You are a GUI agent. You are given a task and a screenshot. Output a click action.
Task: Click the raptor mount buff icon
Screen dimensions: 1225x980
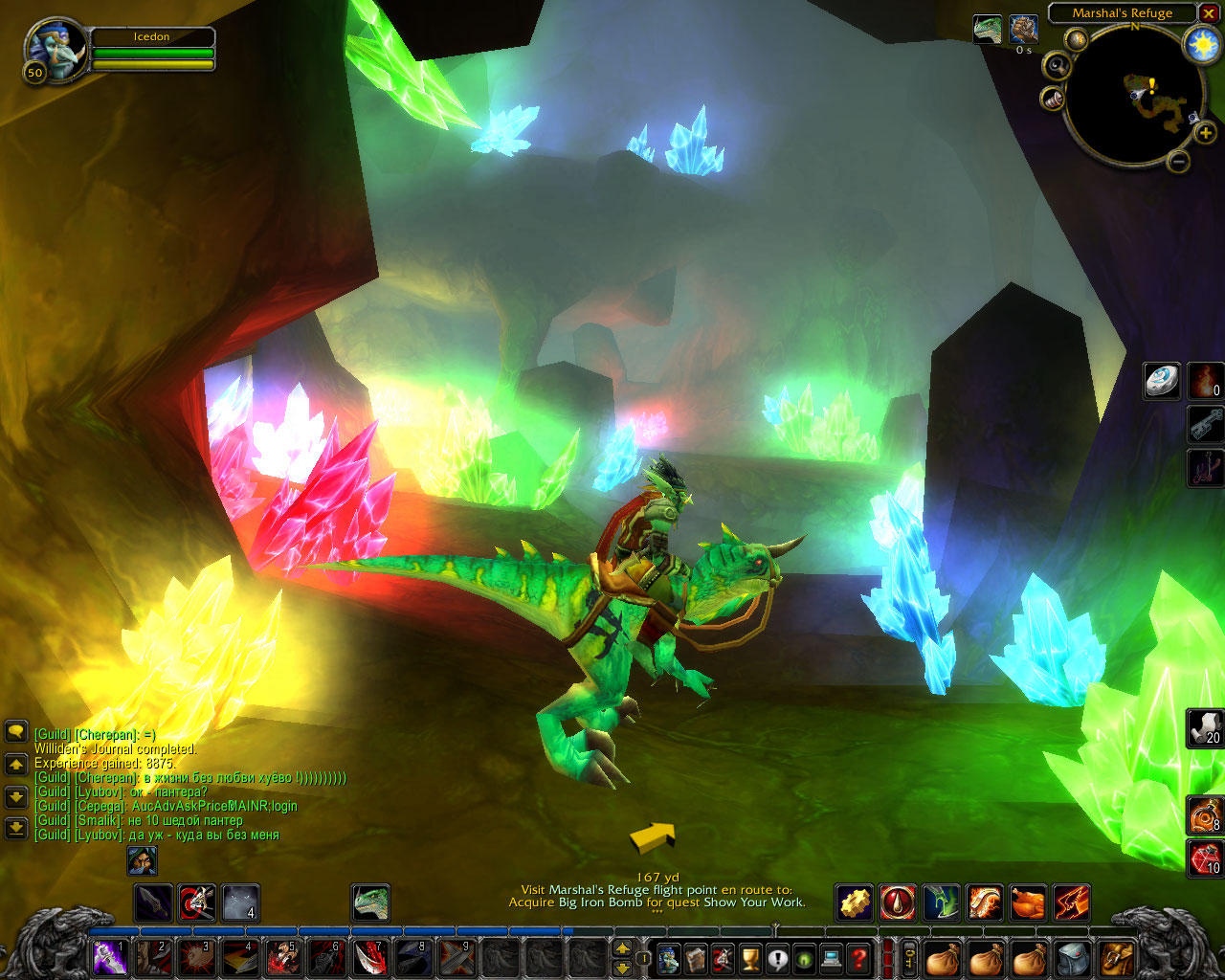(988, 29)
